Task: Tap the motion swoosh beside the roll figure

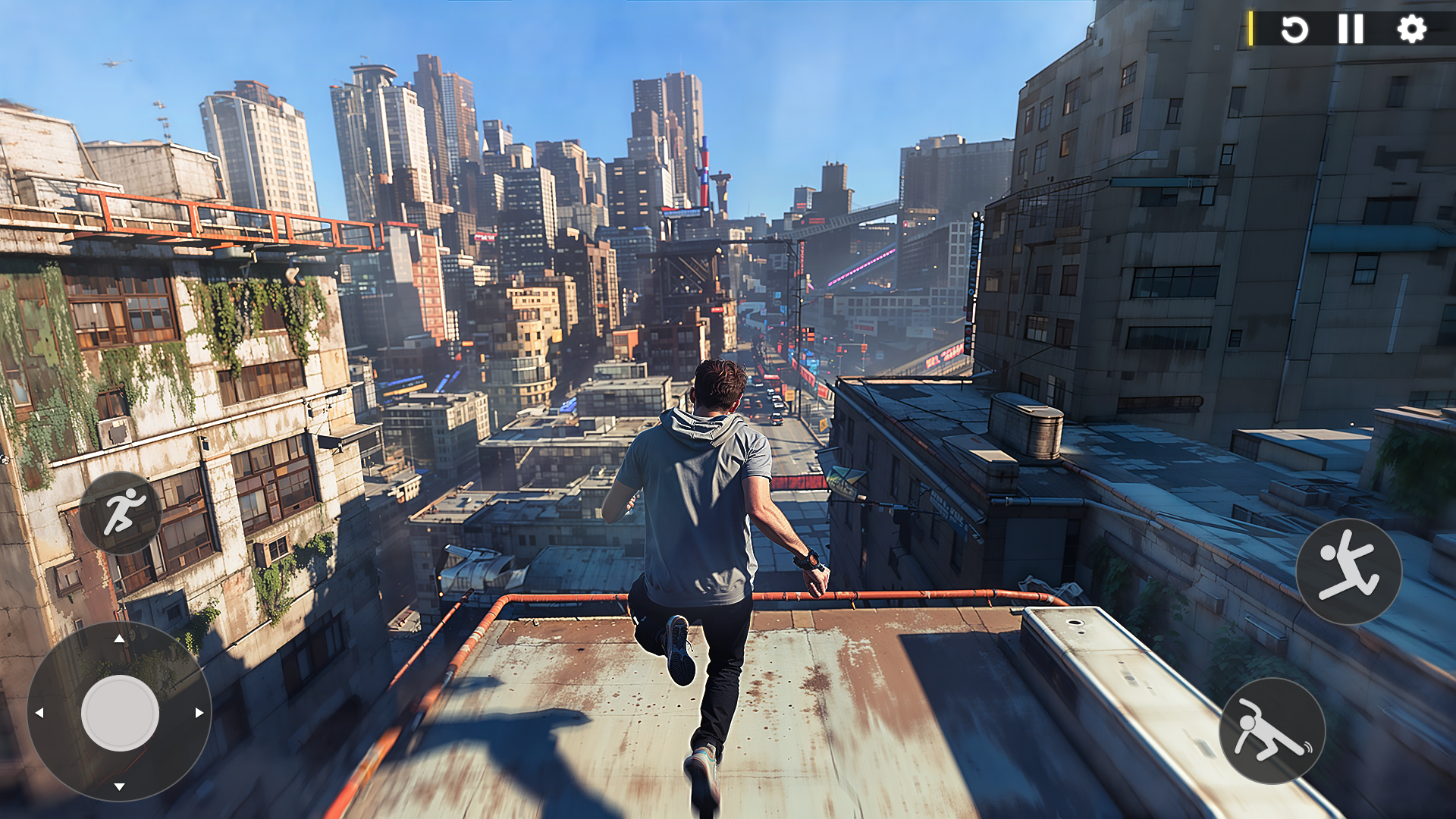Action: pyautogui.click(x=1308, y=748)
